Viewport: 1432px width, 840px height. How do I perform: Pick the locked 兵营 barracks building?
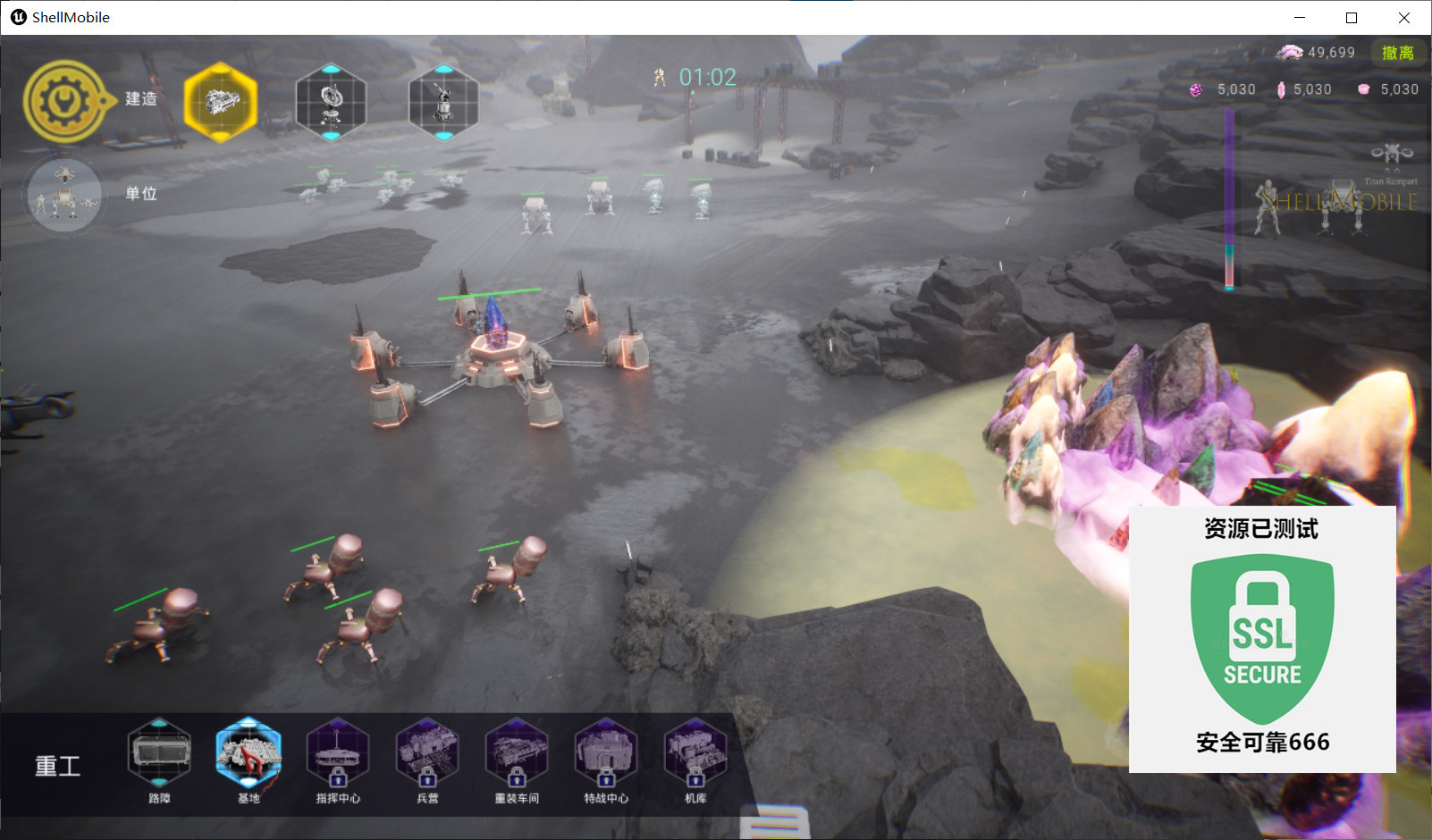pos(427,753)
